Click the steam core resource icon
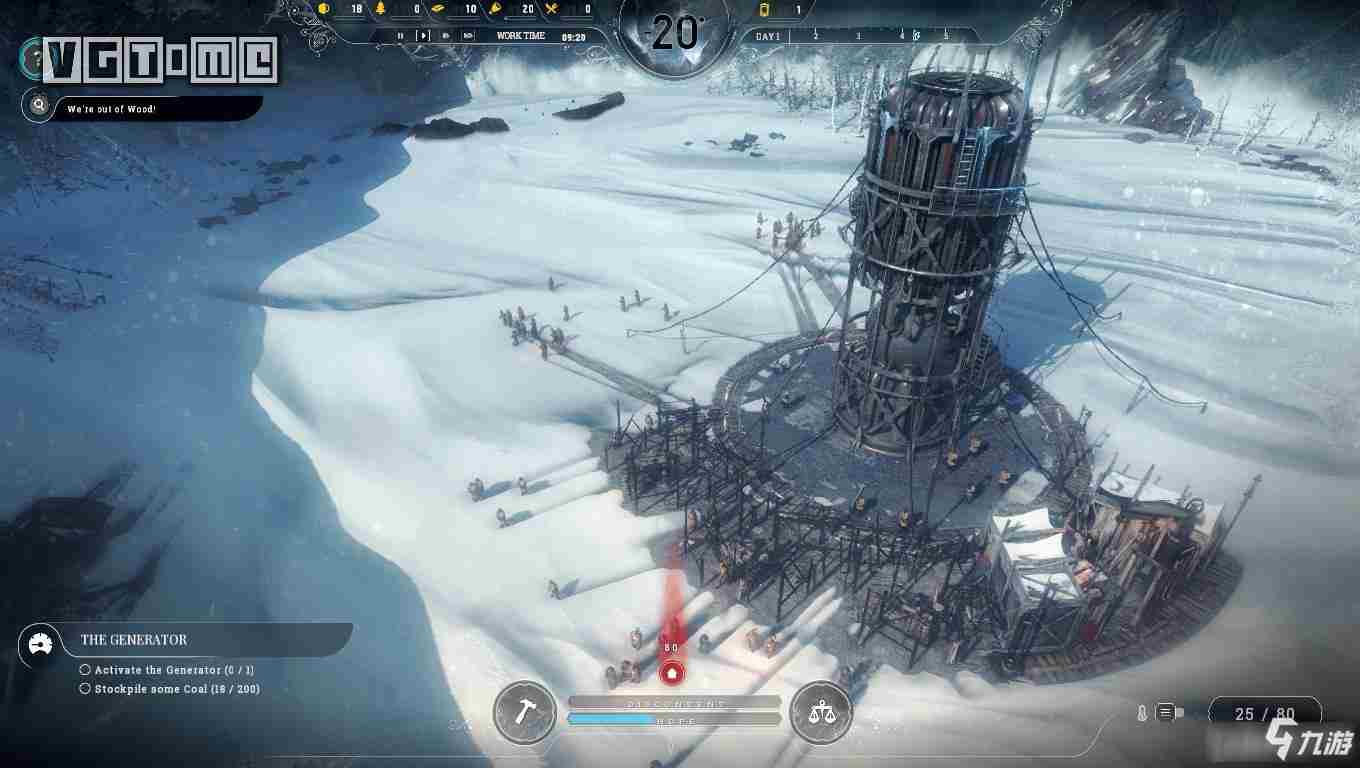This screenshot has width=1360, height=768. (766, 10)
